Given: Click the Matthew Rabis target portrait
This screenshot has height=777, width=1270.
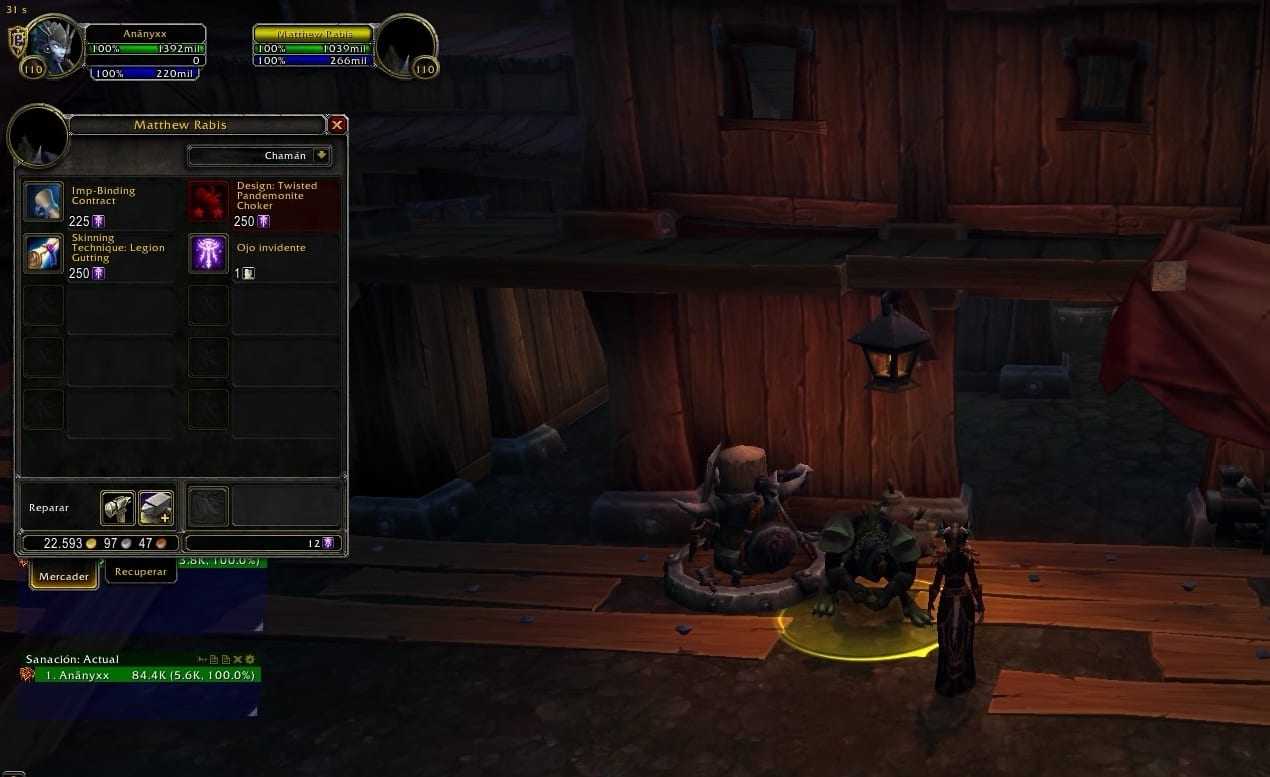Looking at the screenshot, I should [x=407, y=45].
